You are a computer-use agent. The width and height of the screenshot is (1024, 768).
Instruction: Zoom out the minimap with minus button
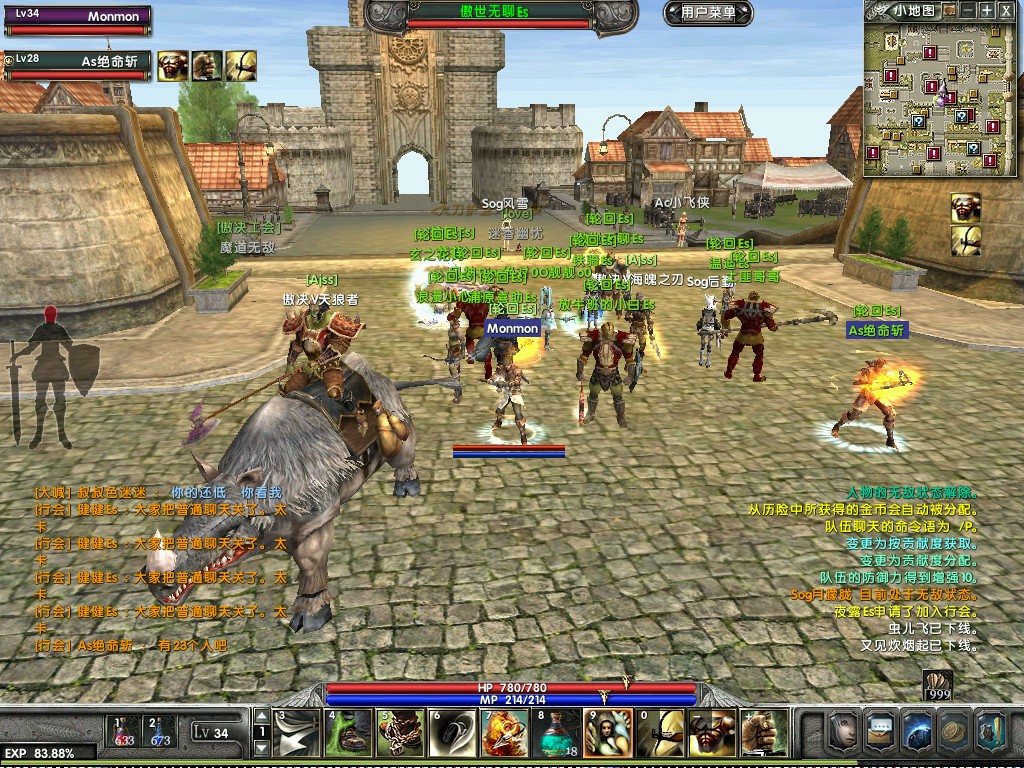967,10
